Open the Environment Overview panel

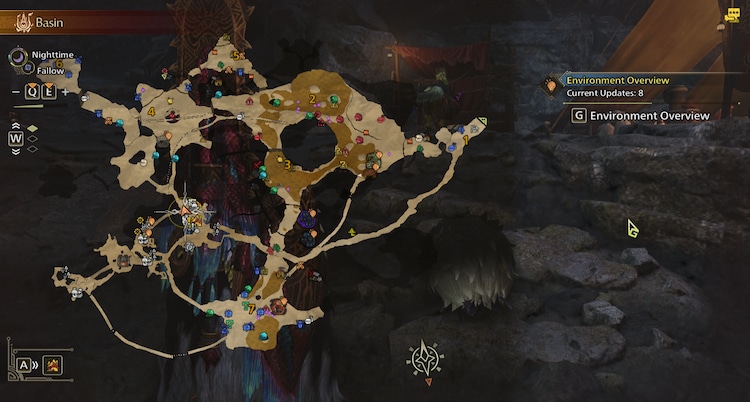click(x=640, y=115)
